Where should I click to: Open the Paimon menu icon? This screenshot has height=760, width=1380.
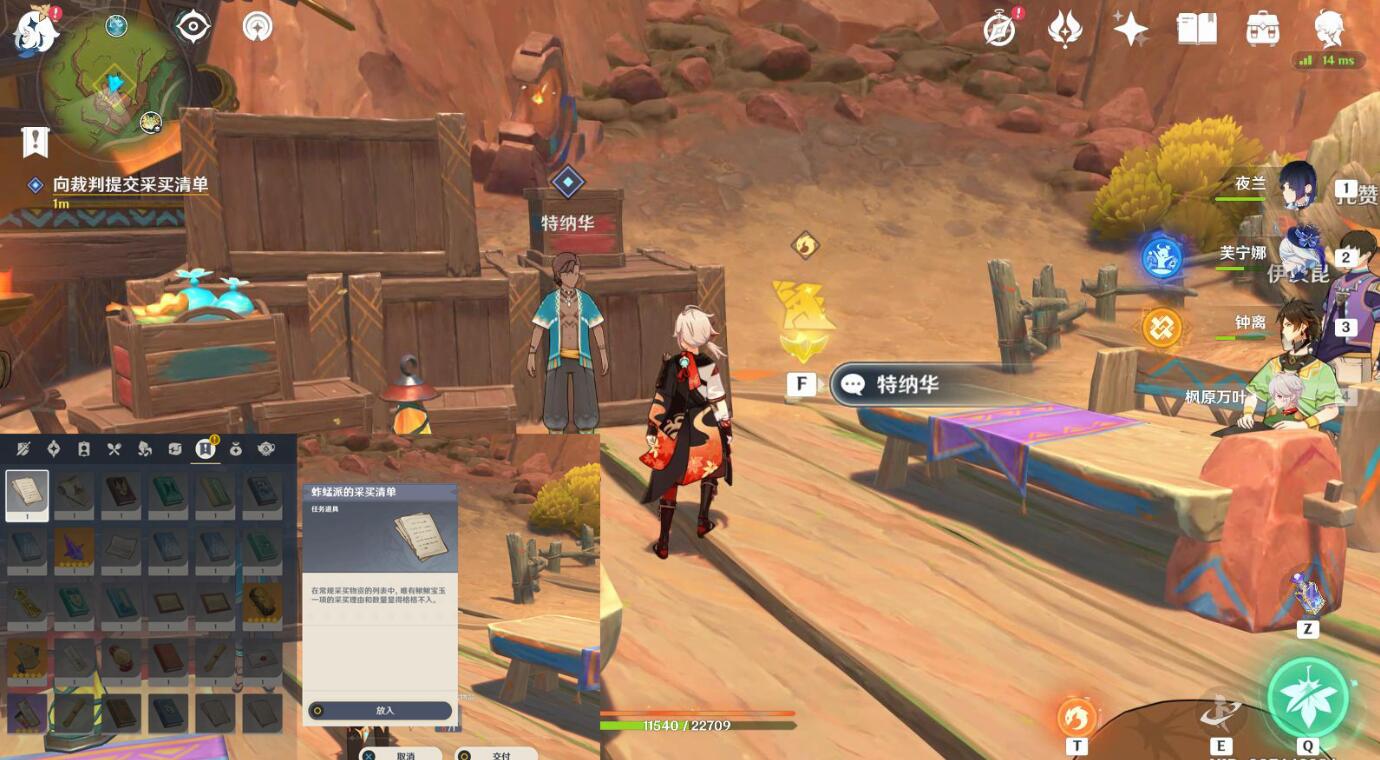click(x=36, y=28)
